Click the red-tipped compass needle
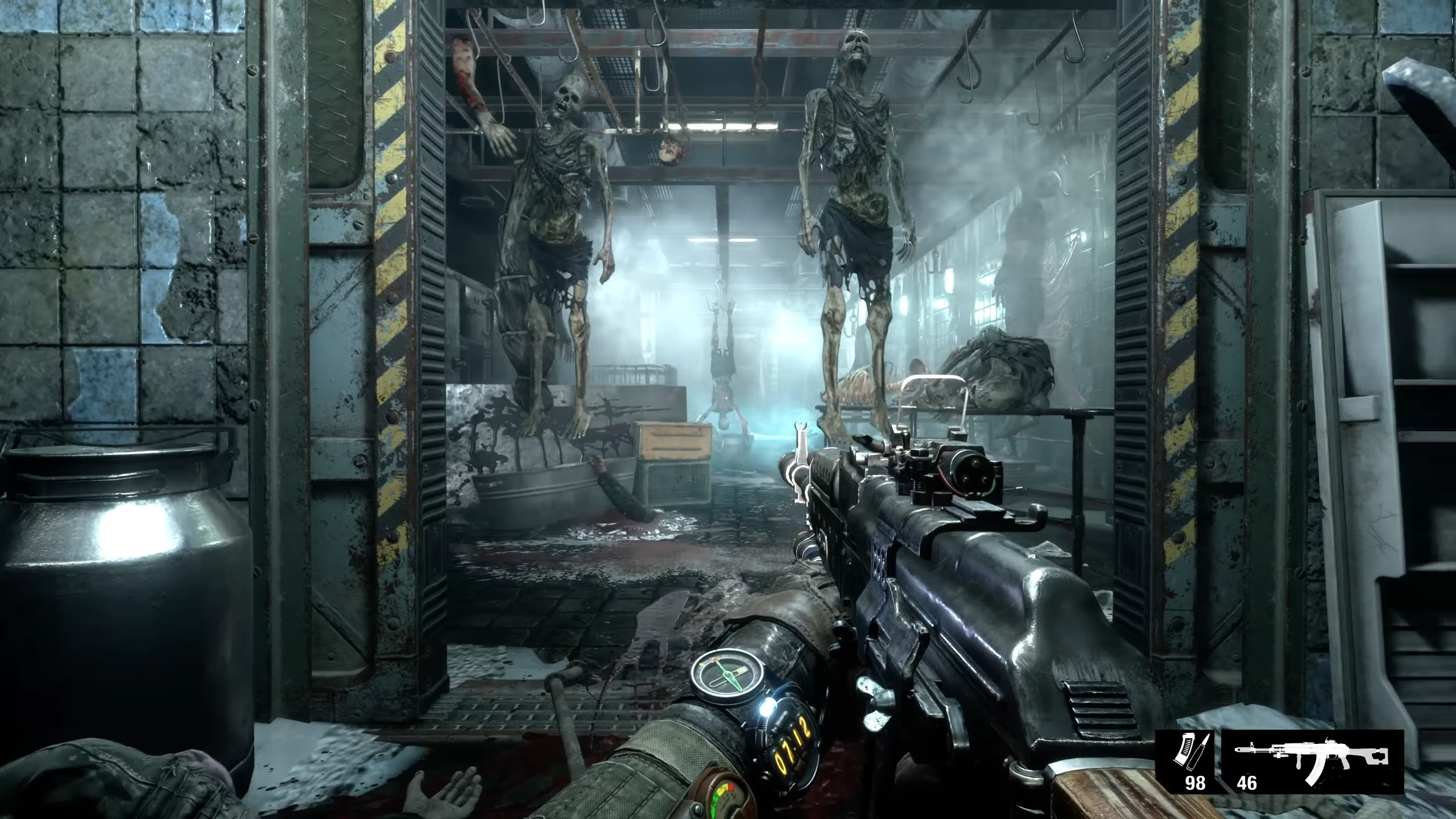Image resolution: width=1456 pixels, height=819 pixels. (x=714, y=660)
